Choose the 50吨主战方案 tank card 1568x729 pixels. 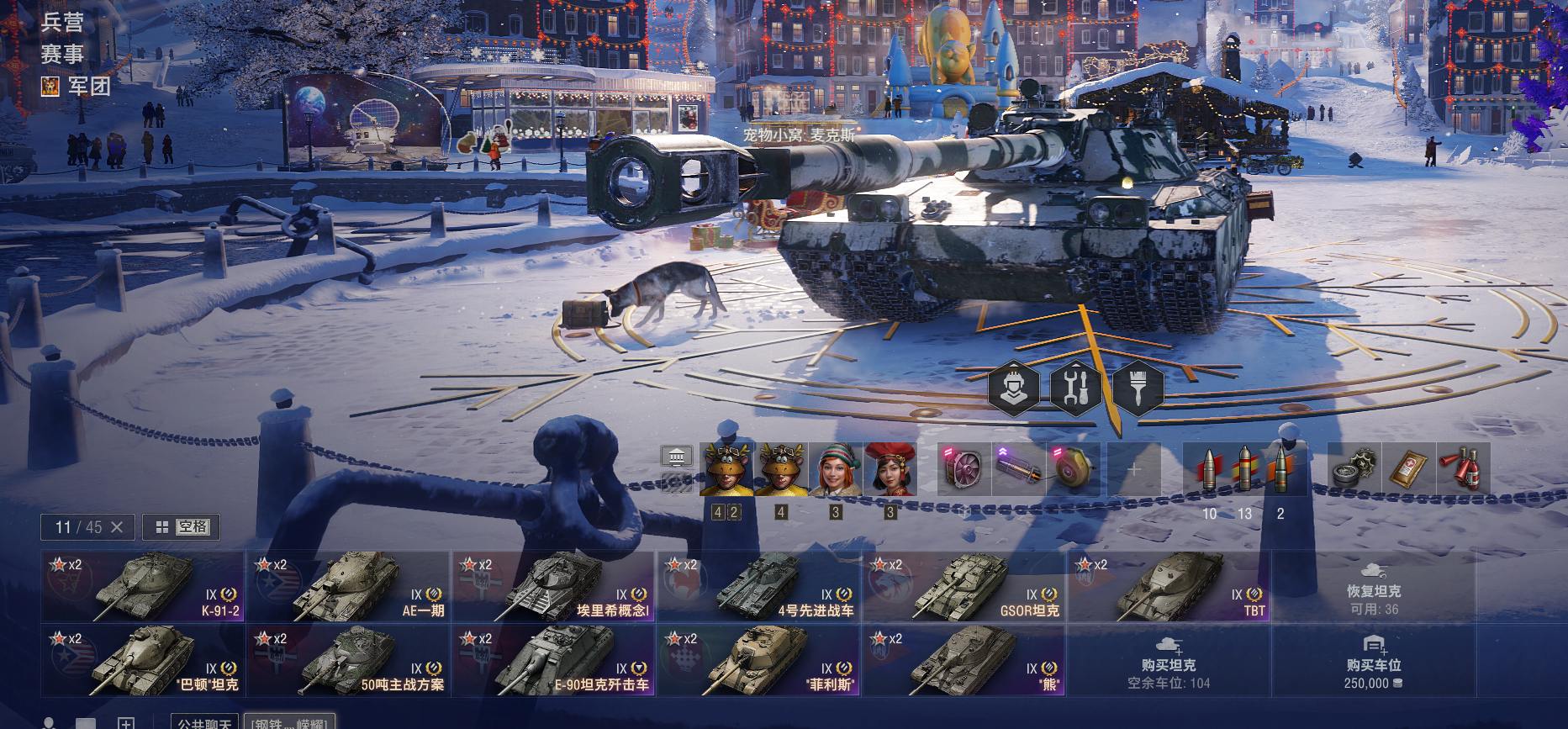[348, 661]
